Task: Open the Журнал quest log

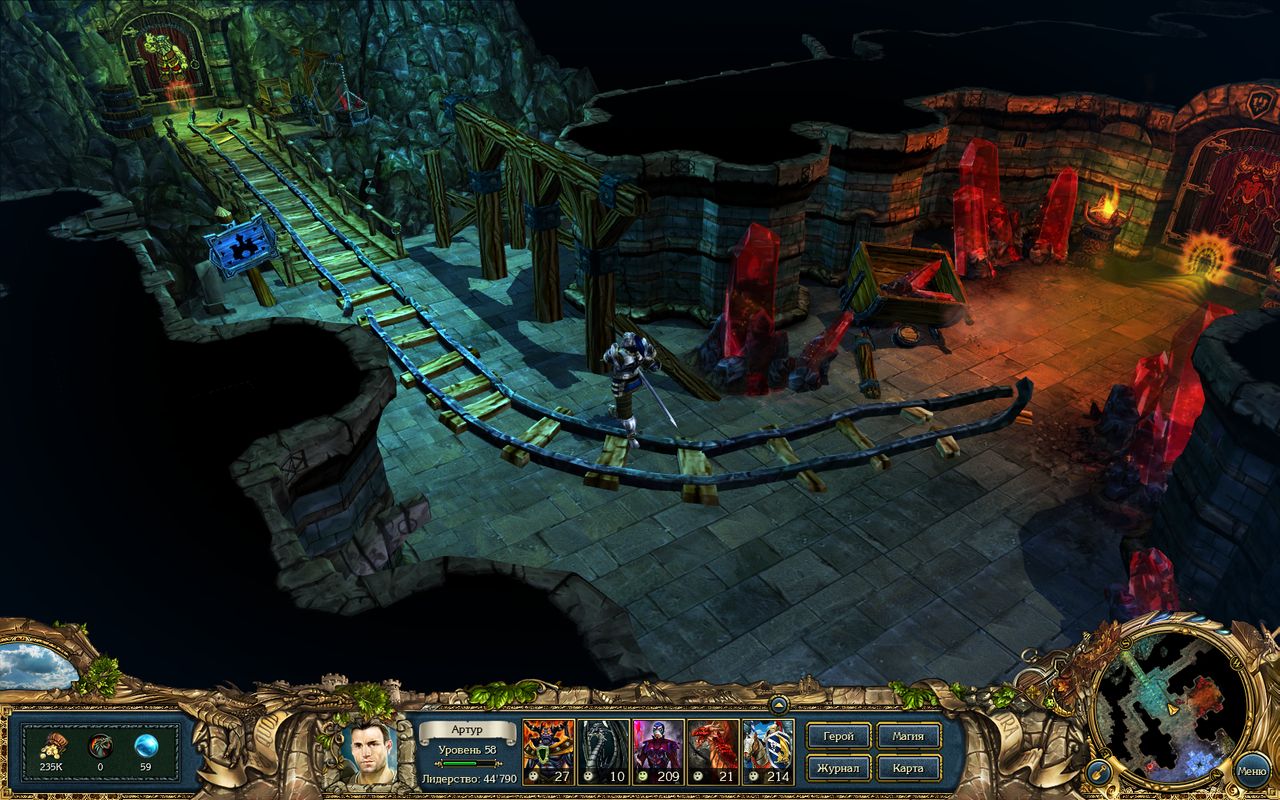Action: tap(838, 770)
